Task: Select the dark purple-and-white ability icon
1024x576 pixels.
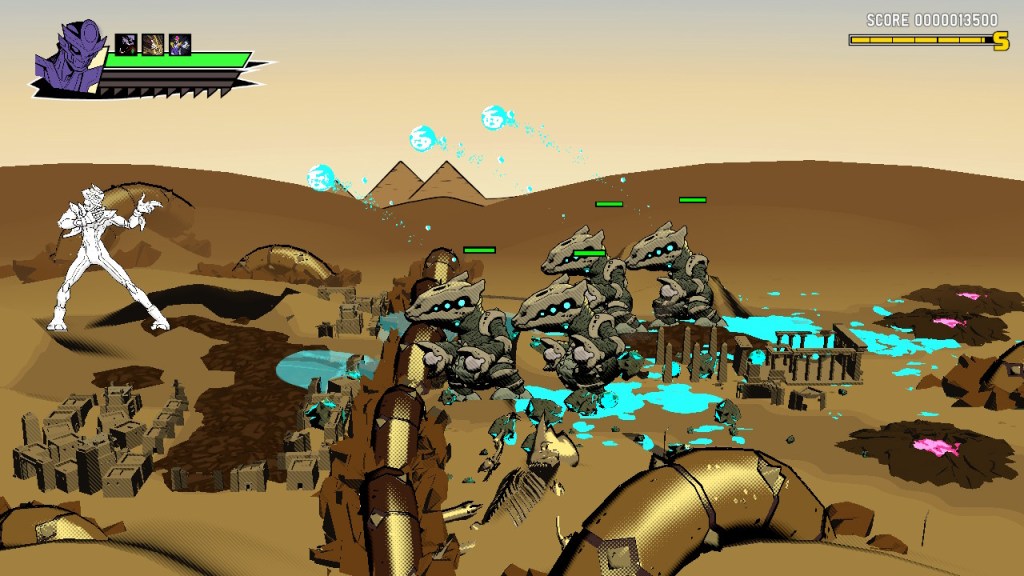Action: click(x=126, y=44)
